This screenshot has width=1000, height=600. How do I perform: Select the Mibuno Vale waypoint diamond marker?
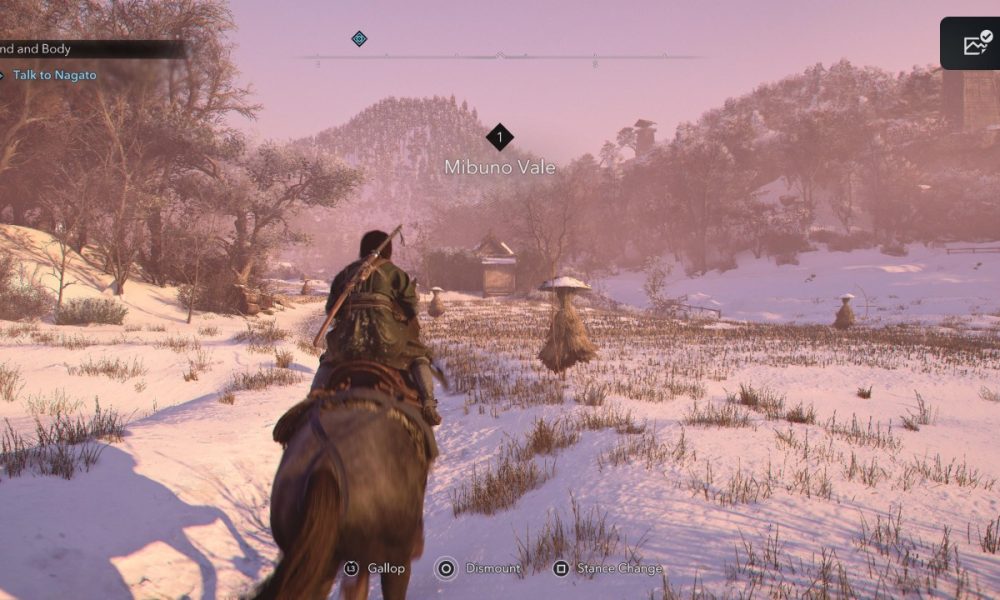(499, 137)
